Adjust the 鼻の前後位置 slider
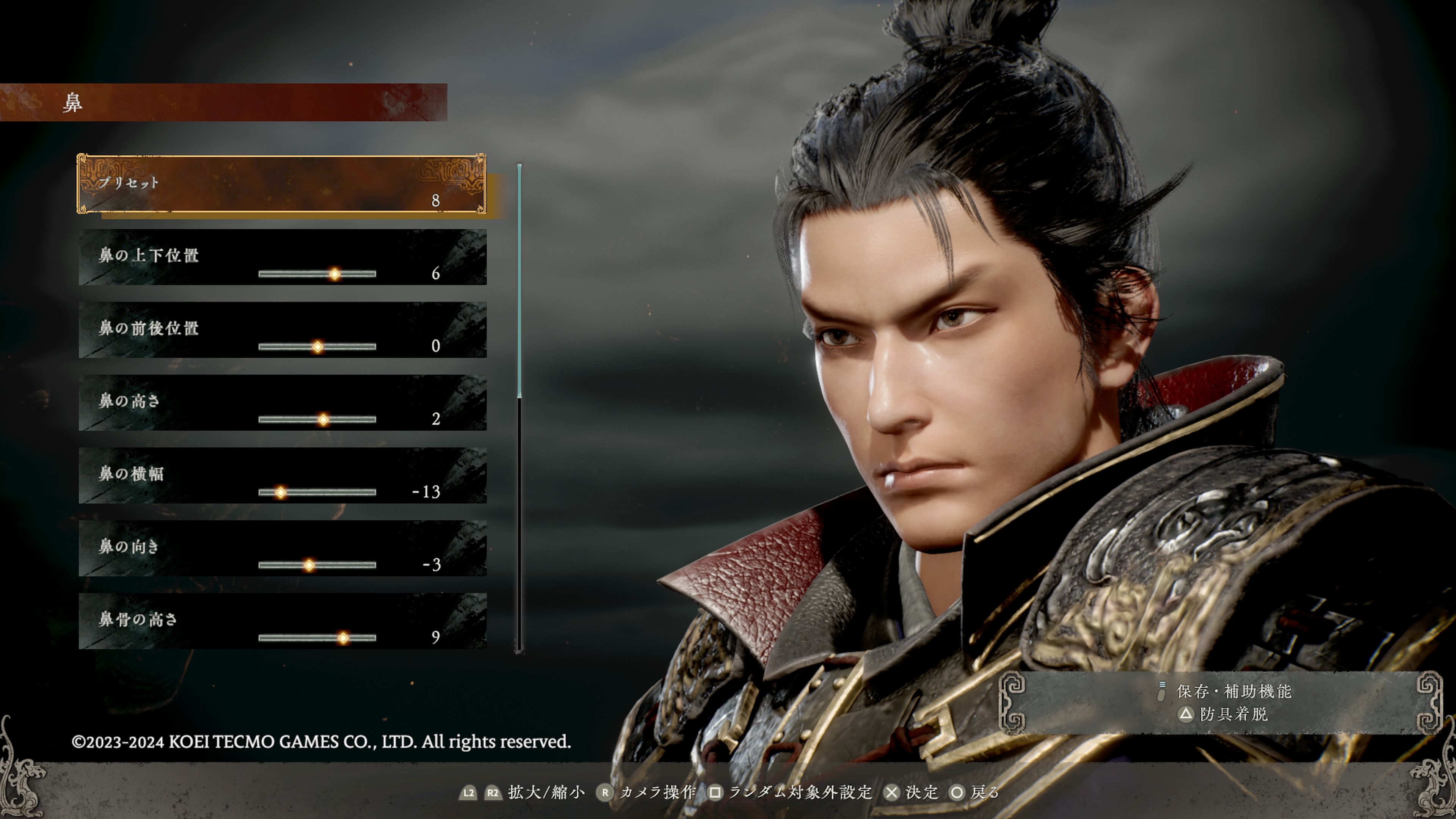1456x819 pixels. pyautogui.click(x=317, y=347)
